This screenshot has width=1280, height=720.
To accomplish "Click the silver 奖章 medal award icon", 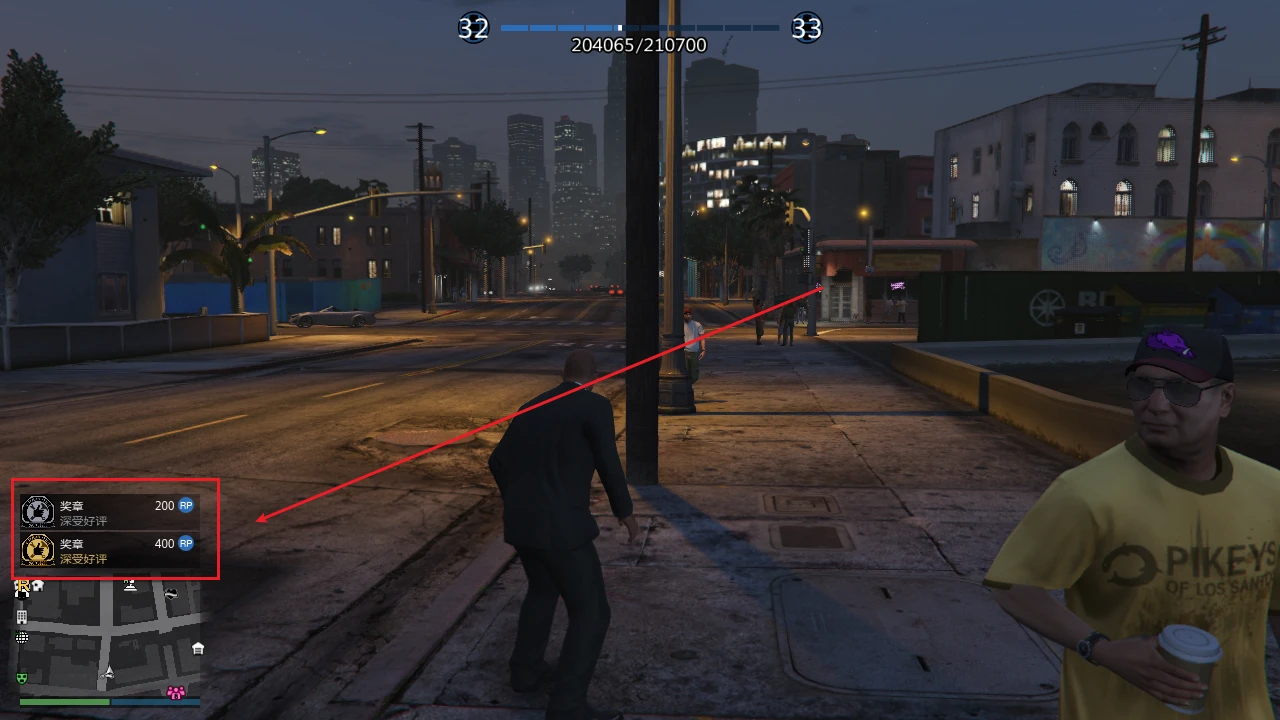I will tap(37, 510).
